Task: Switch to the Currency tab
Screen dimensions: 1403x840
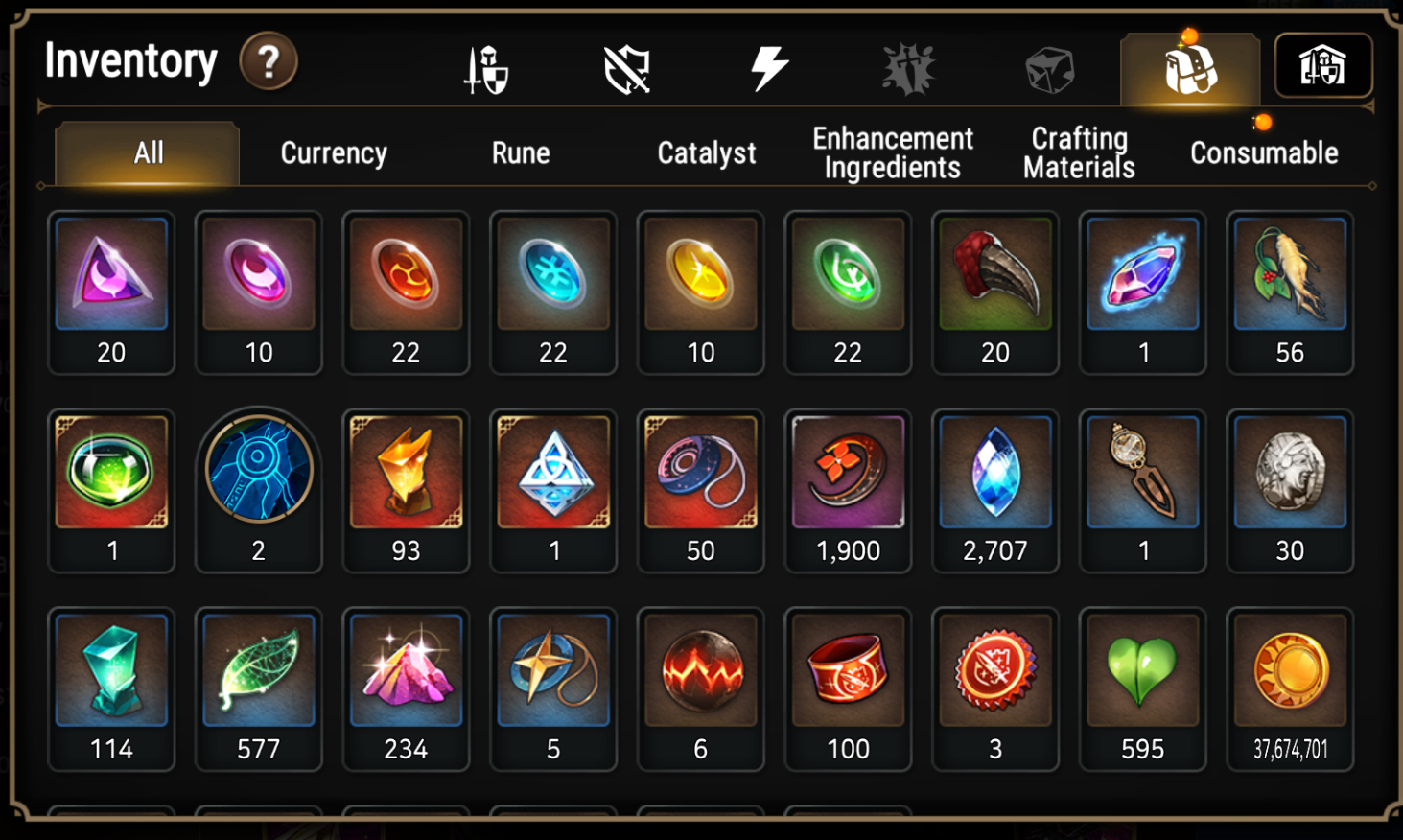Action: [331, 152]
